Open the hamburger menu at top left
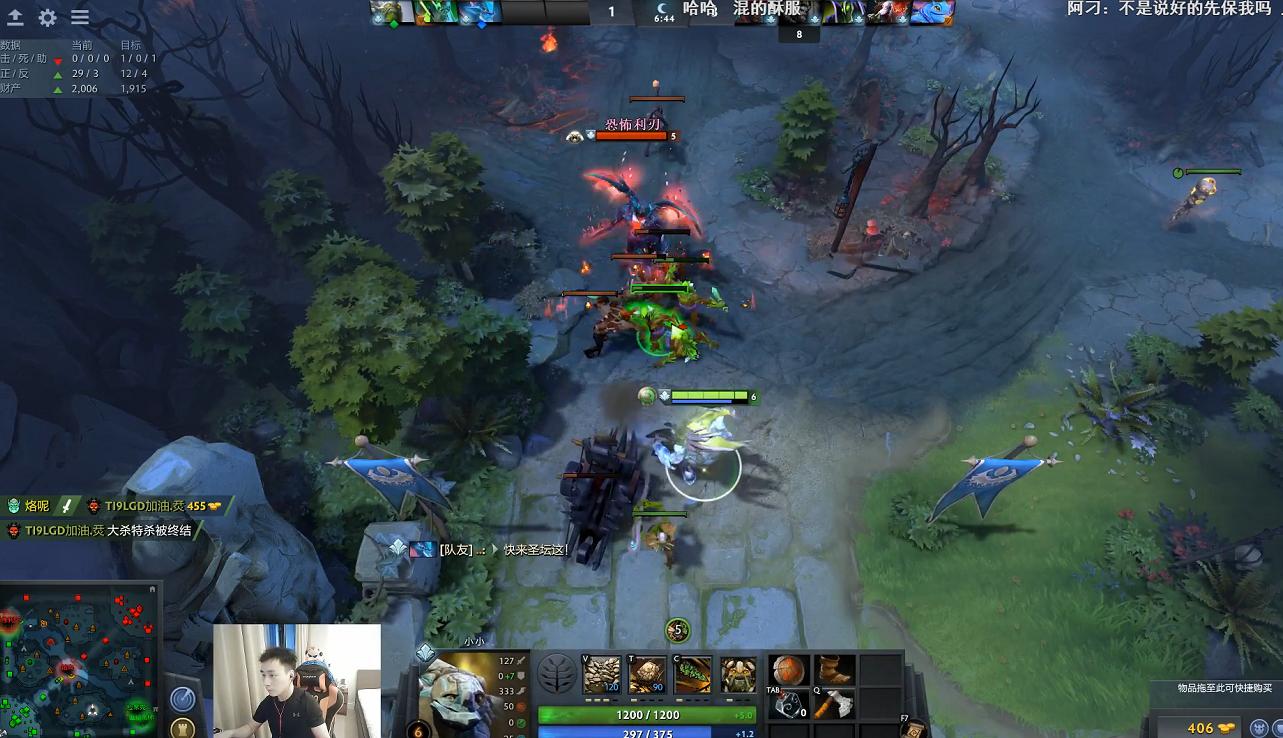Viewport: 1283px width, 738px height. [79, 17]
